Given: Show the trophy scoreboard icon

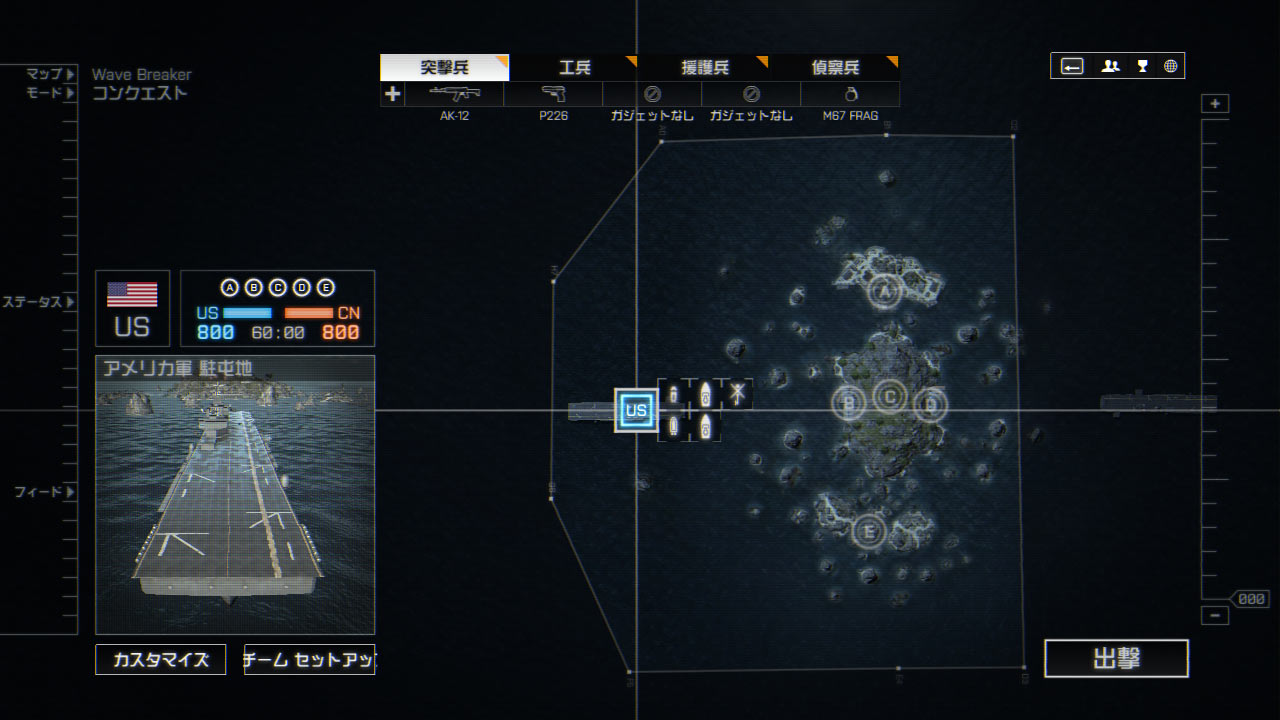Looking at the screenshot, I should point(1142,66).
